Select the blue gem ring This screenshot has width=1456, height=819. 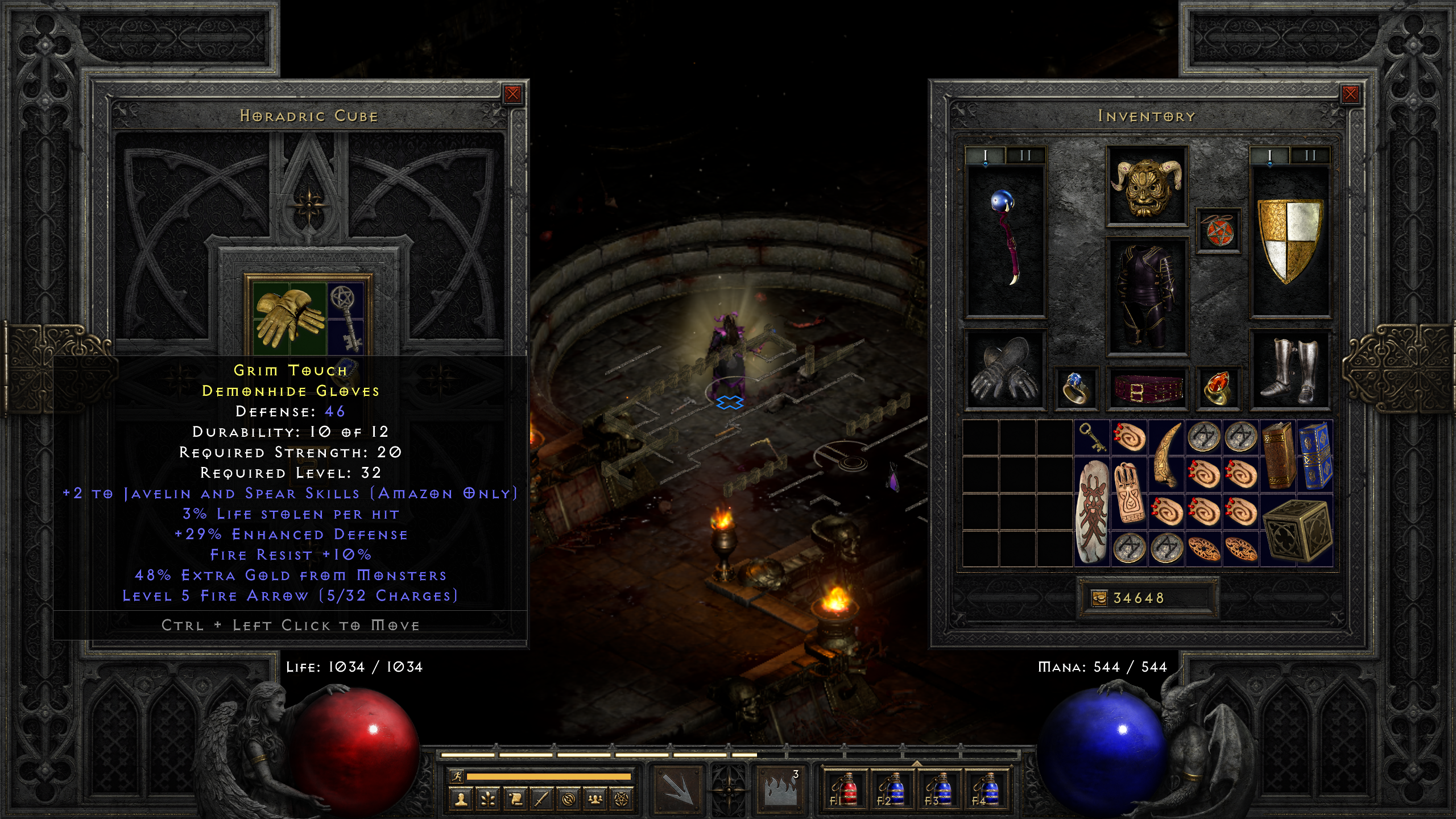click(x=1075, y=389)
